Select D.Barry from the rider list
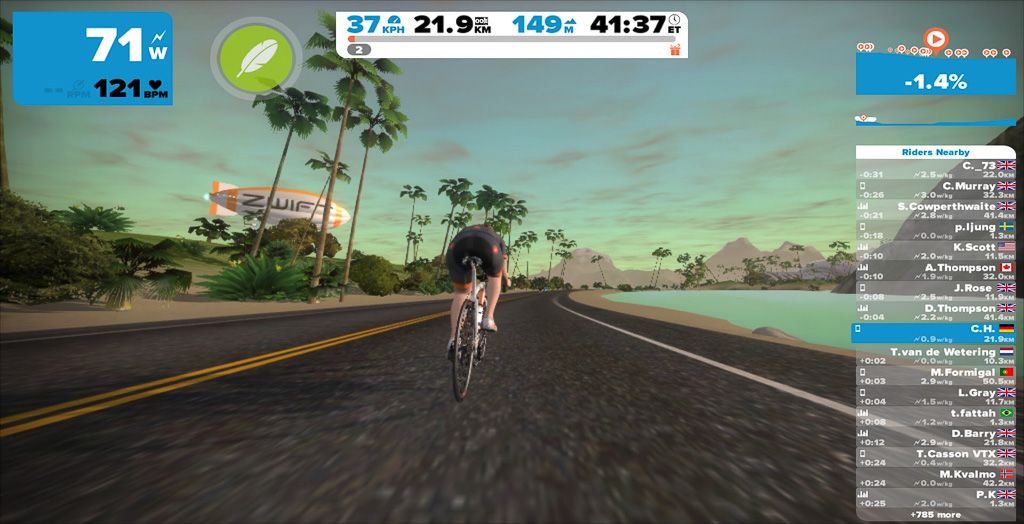 click(x=935, y=438)
